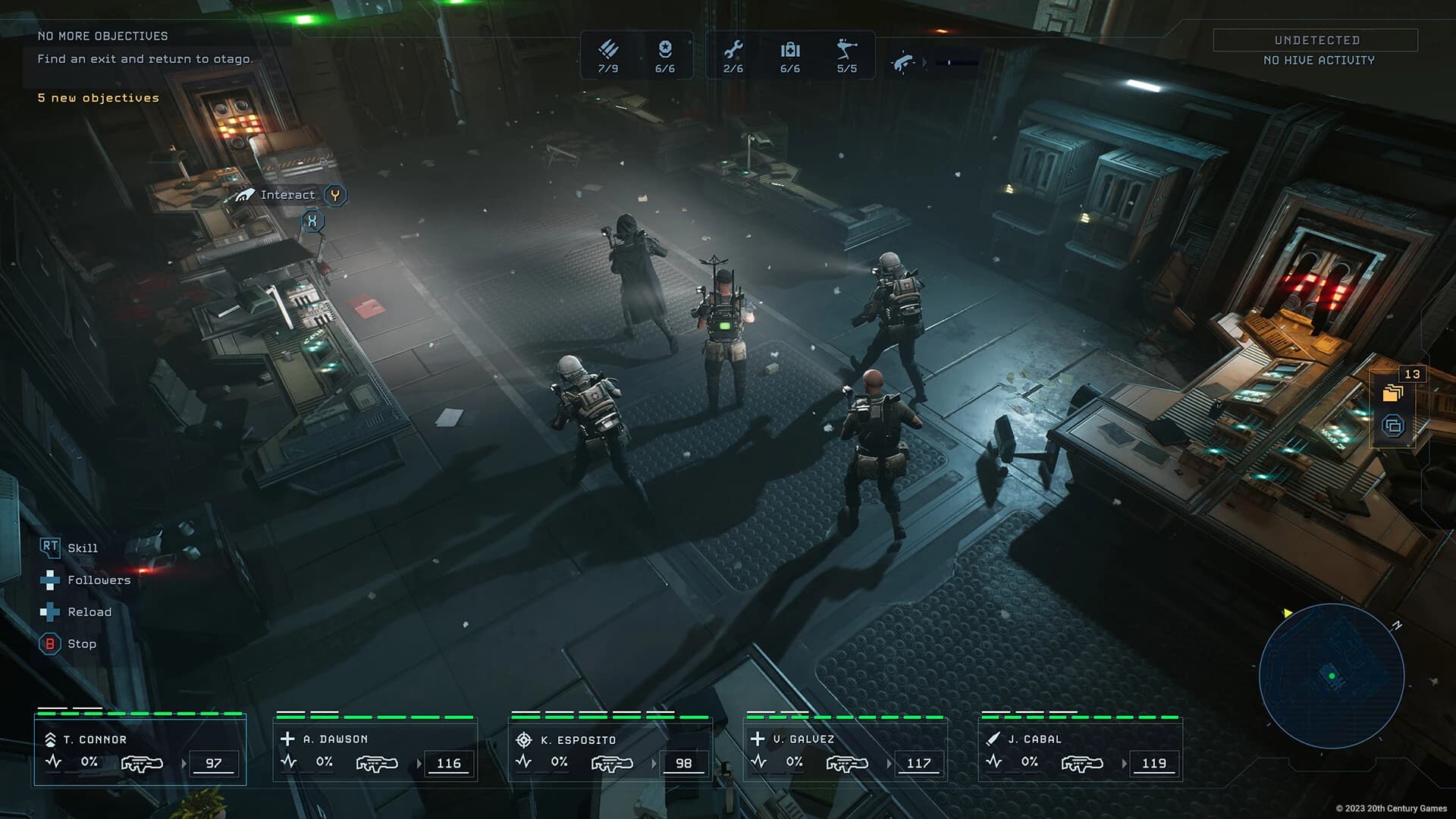Open the 5 new objectives notification

click(98, 98)
